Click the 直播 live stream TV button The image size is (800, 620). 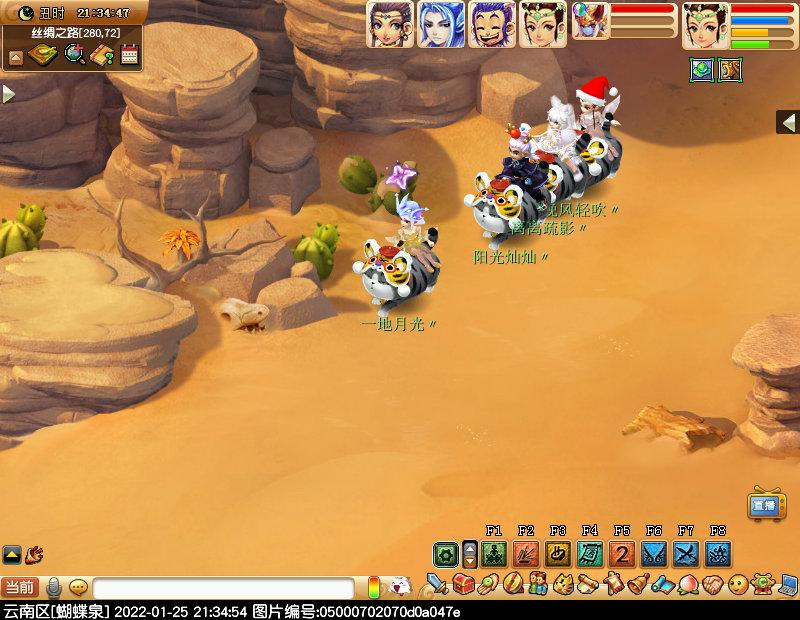[x=765, y=505]
